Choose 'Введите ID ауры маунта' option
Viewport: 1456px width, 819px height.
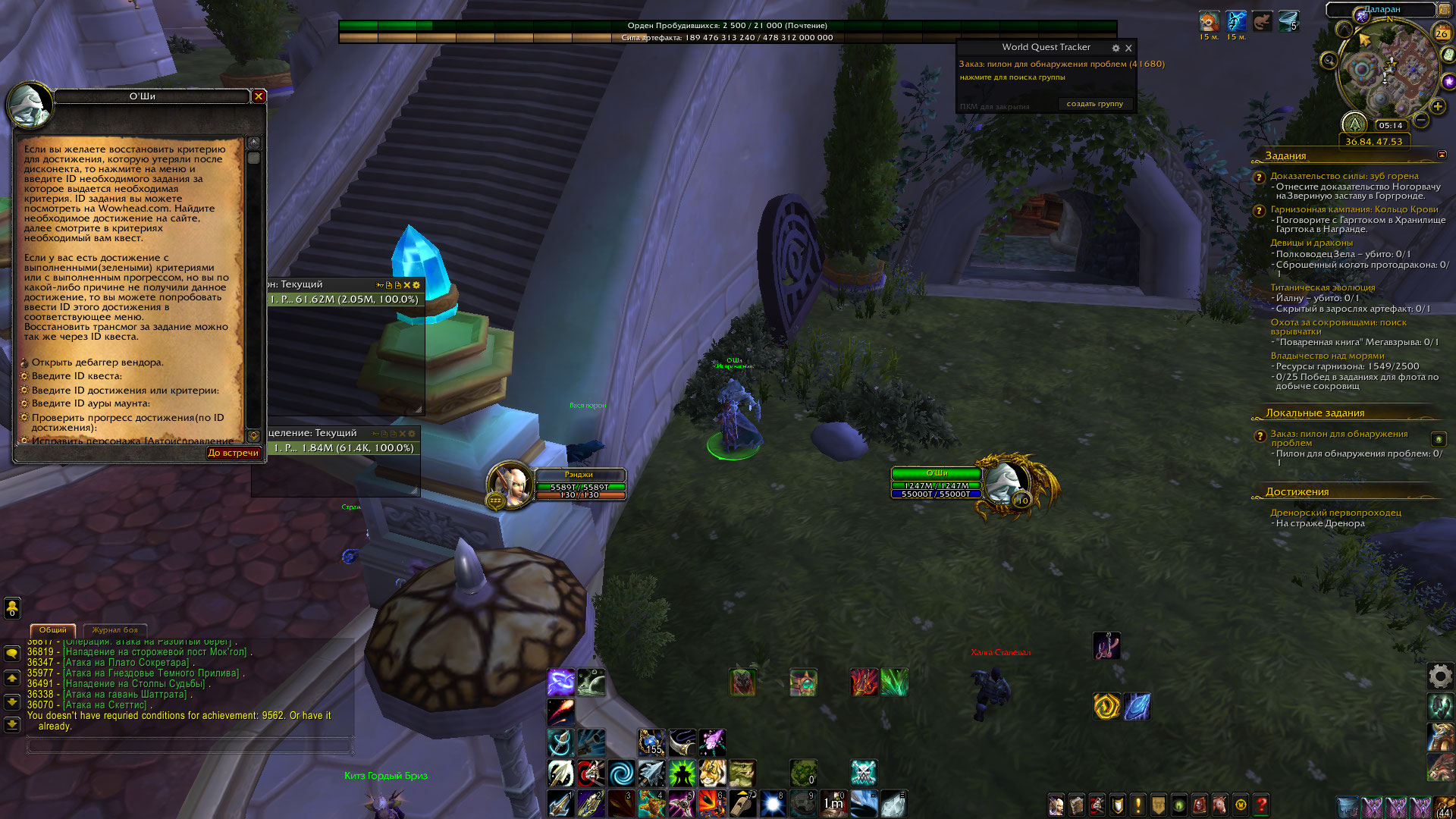[x=90, y=403]
